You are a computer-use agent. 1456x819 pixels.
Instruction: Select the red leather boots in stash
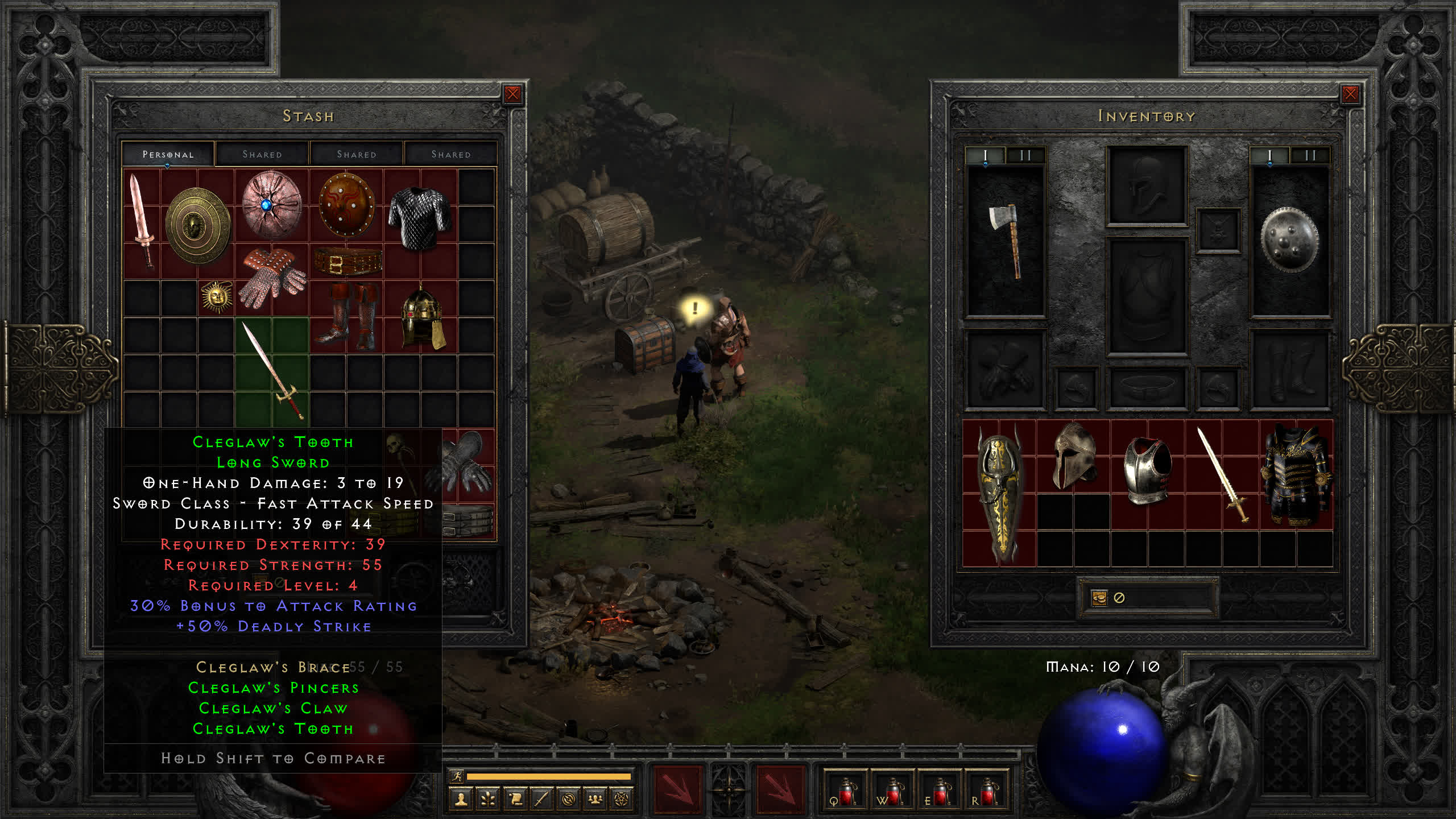point(347,316)
